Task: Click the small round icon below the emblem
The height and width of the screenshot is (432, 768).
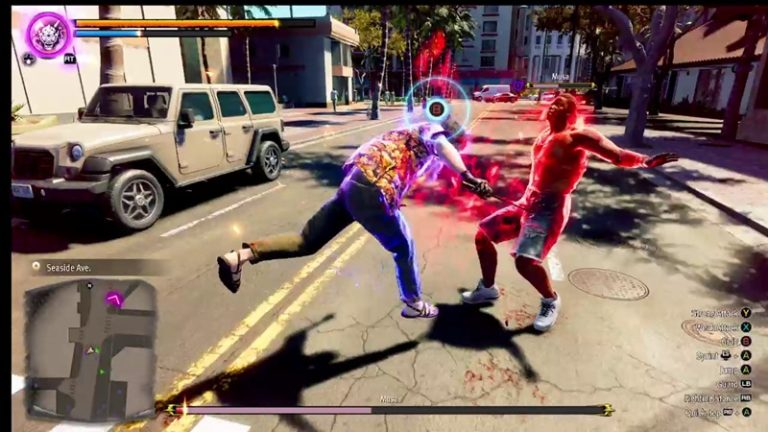Action: (x=28, y=59)
